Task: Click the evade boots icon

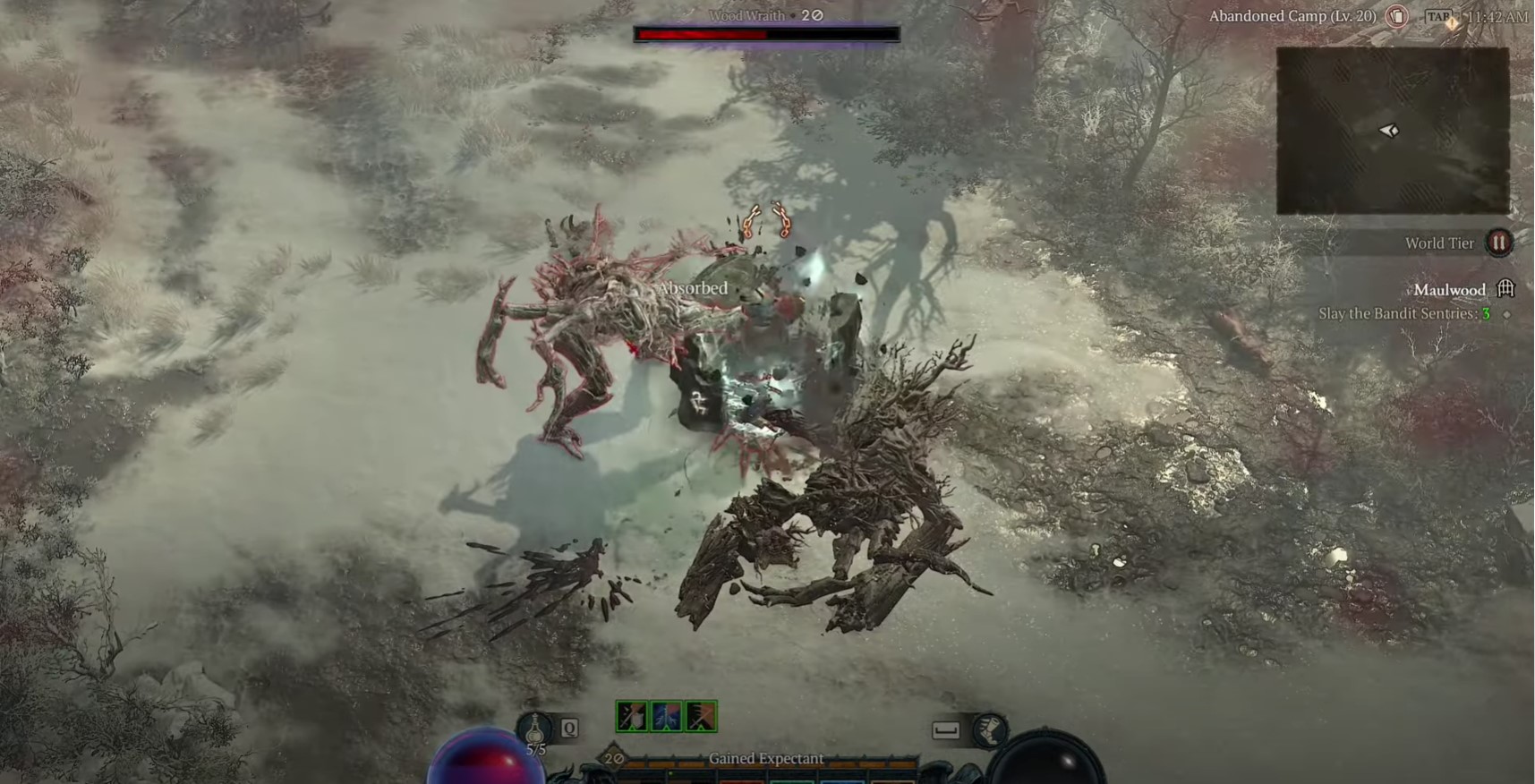Action: click(x=990, y=729)
